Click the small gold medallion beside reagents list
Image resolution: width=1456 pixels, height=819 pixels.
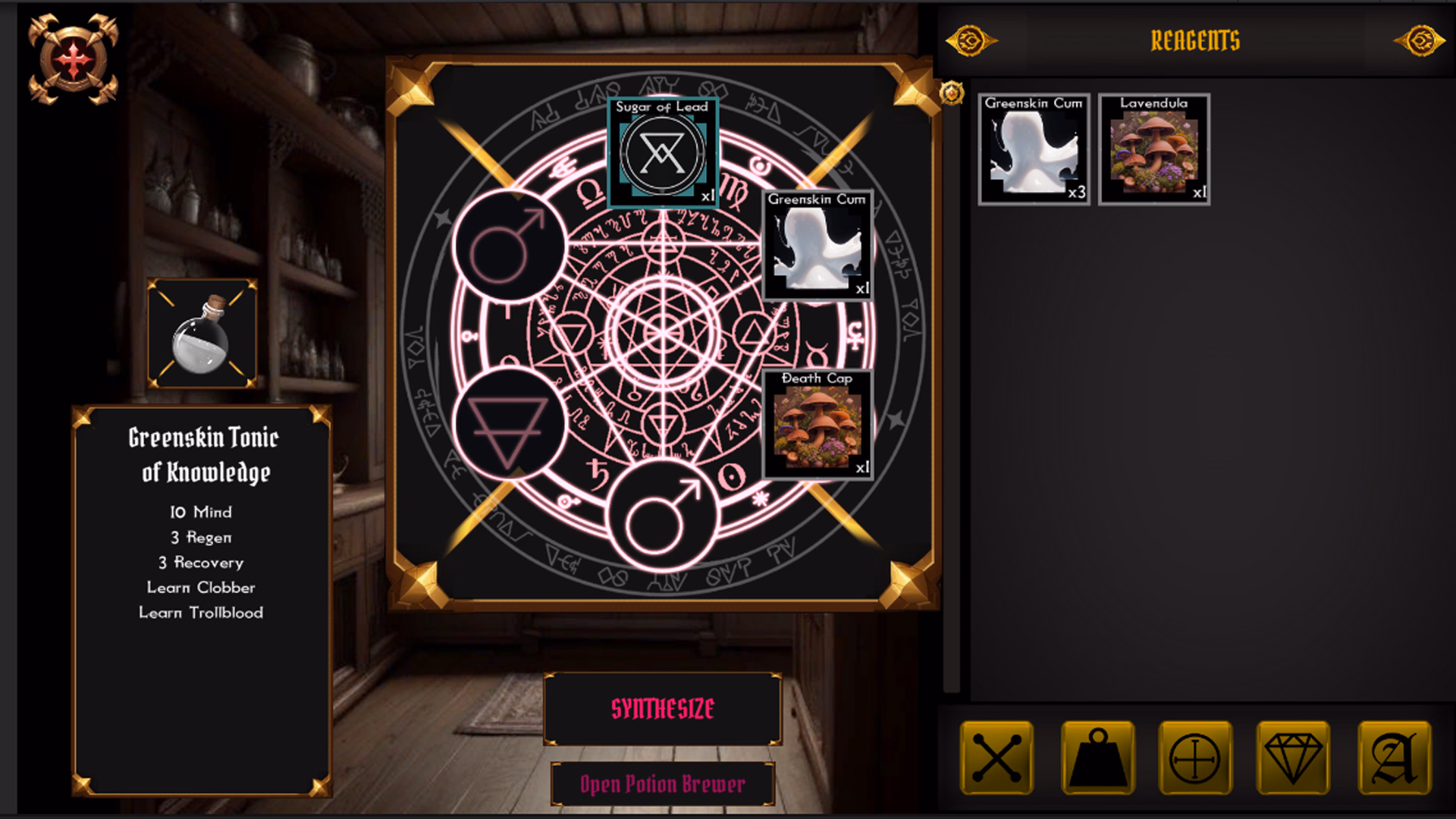point(952,93)
